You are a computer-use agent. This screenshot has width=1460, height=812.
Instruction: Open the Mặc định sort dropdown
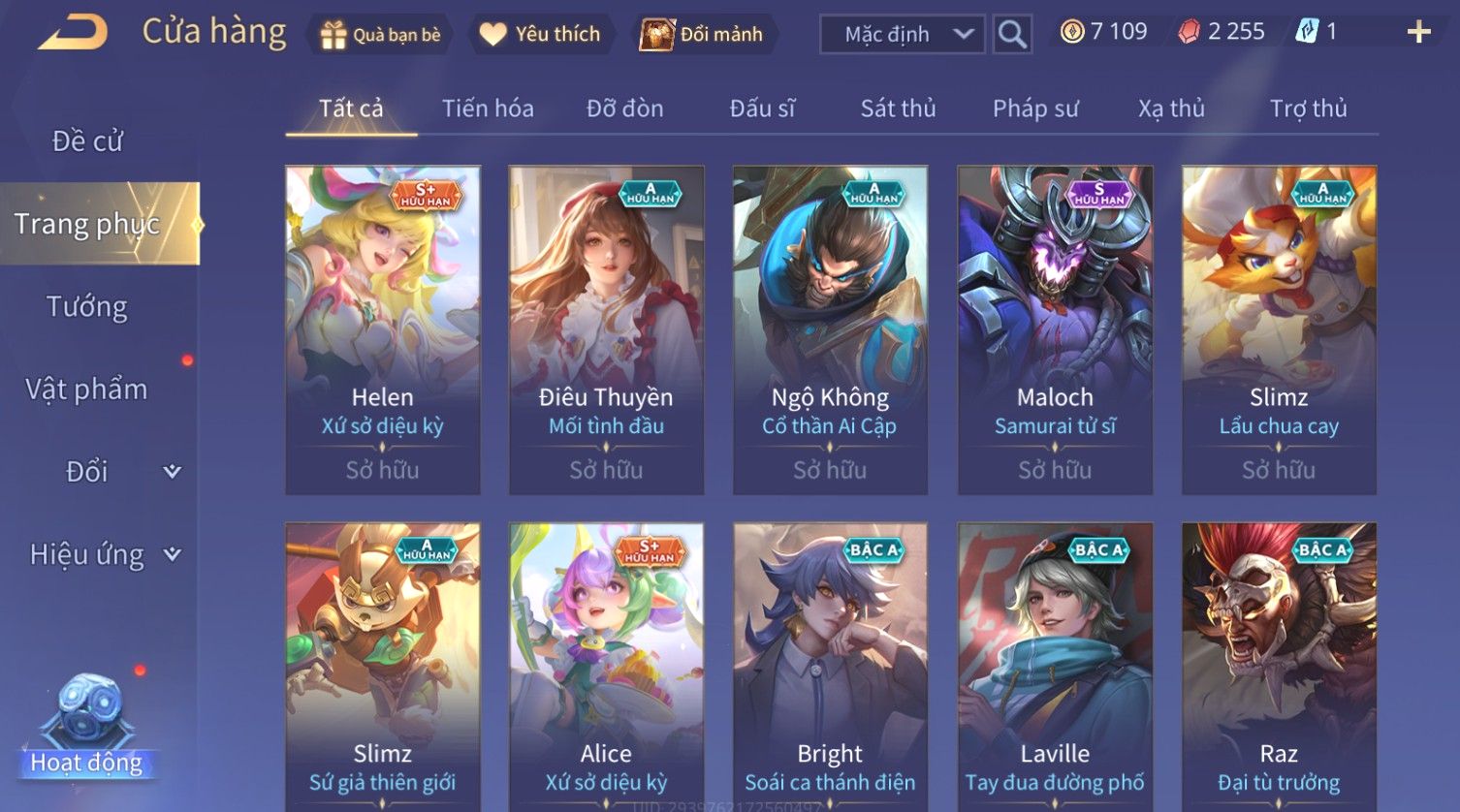(x=903, y=35)
